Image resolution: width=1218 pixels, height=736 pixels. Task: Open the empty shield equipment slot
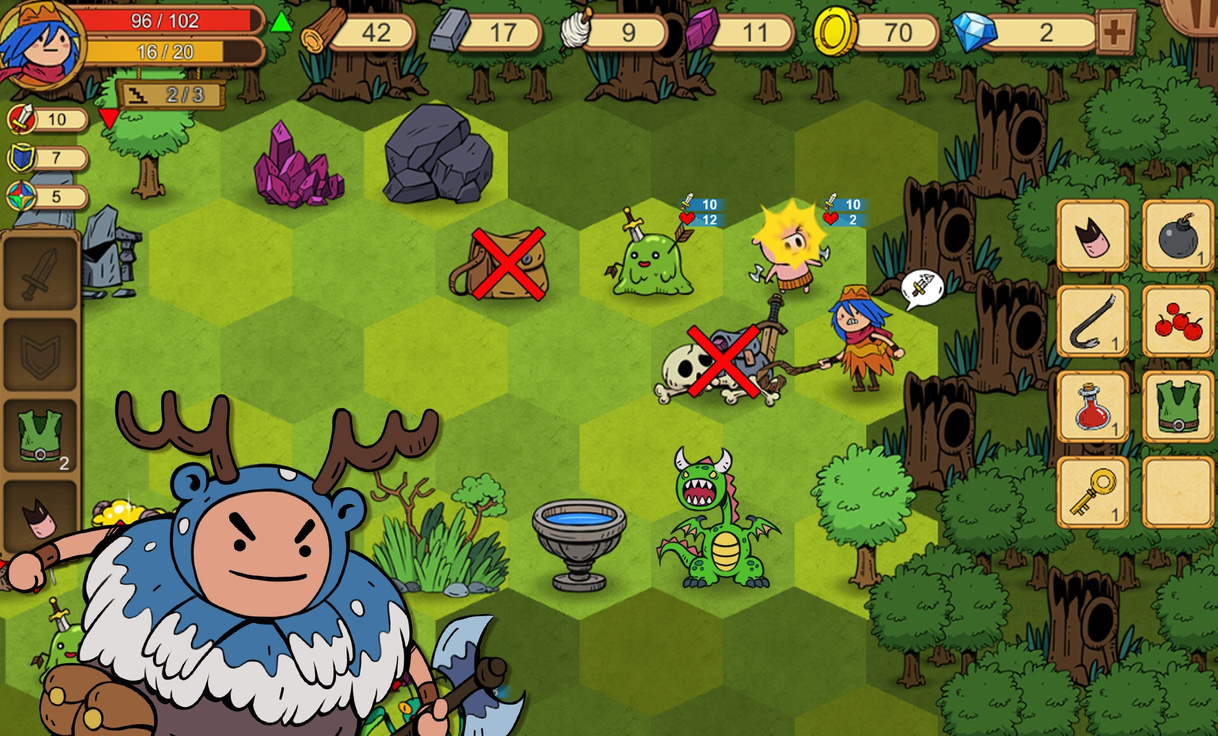tap(41, 355)
